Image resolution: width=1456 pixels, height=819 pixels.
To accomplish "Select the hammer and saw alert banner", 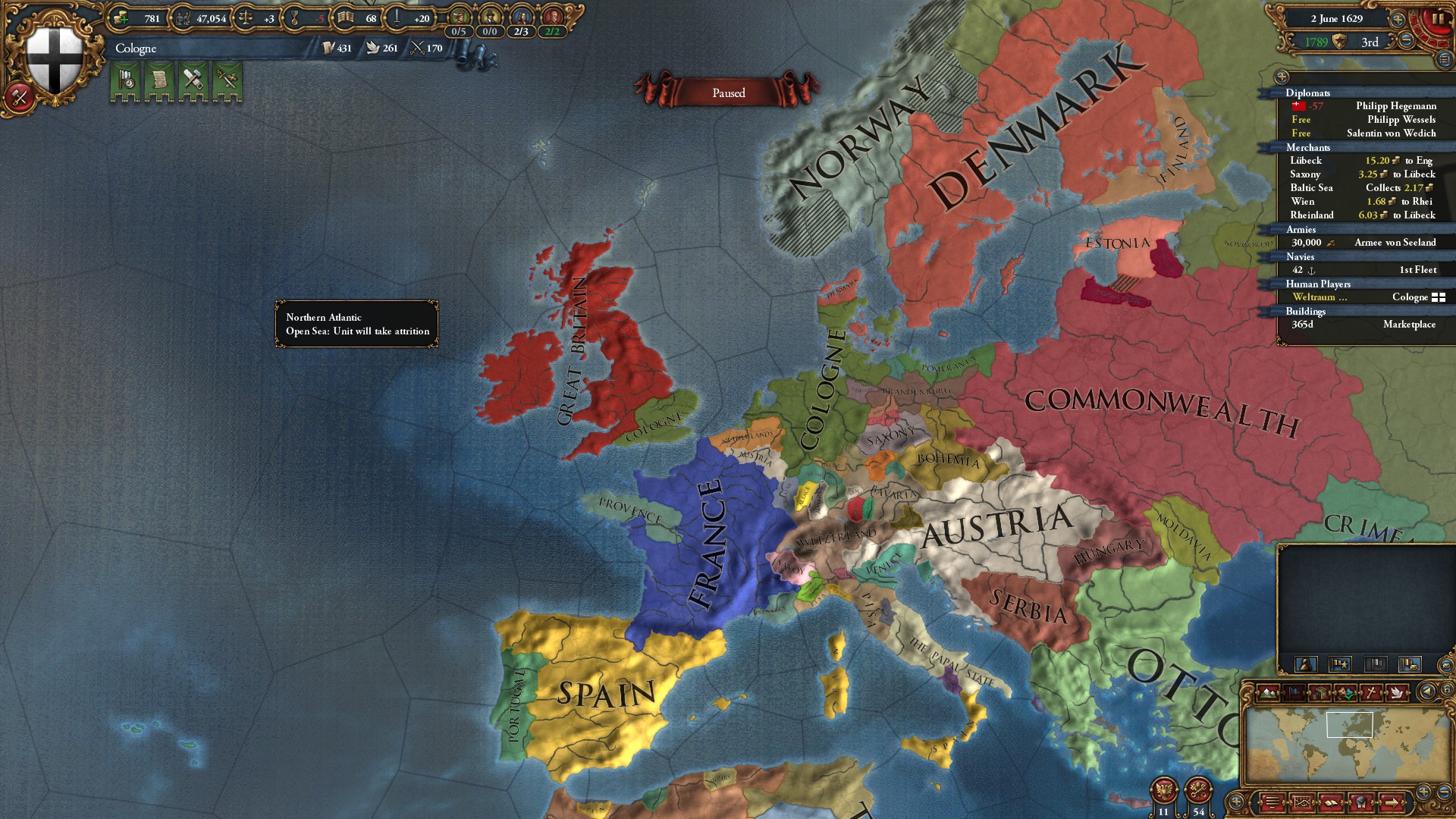I will 193,80.
